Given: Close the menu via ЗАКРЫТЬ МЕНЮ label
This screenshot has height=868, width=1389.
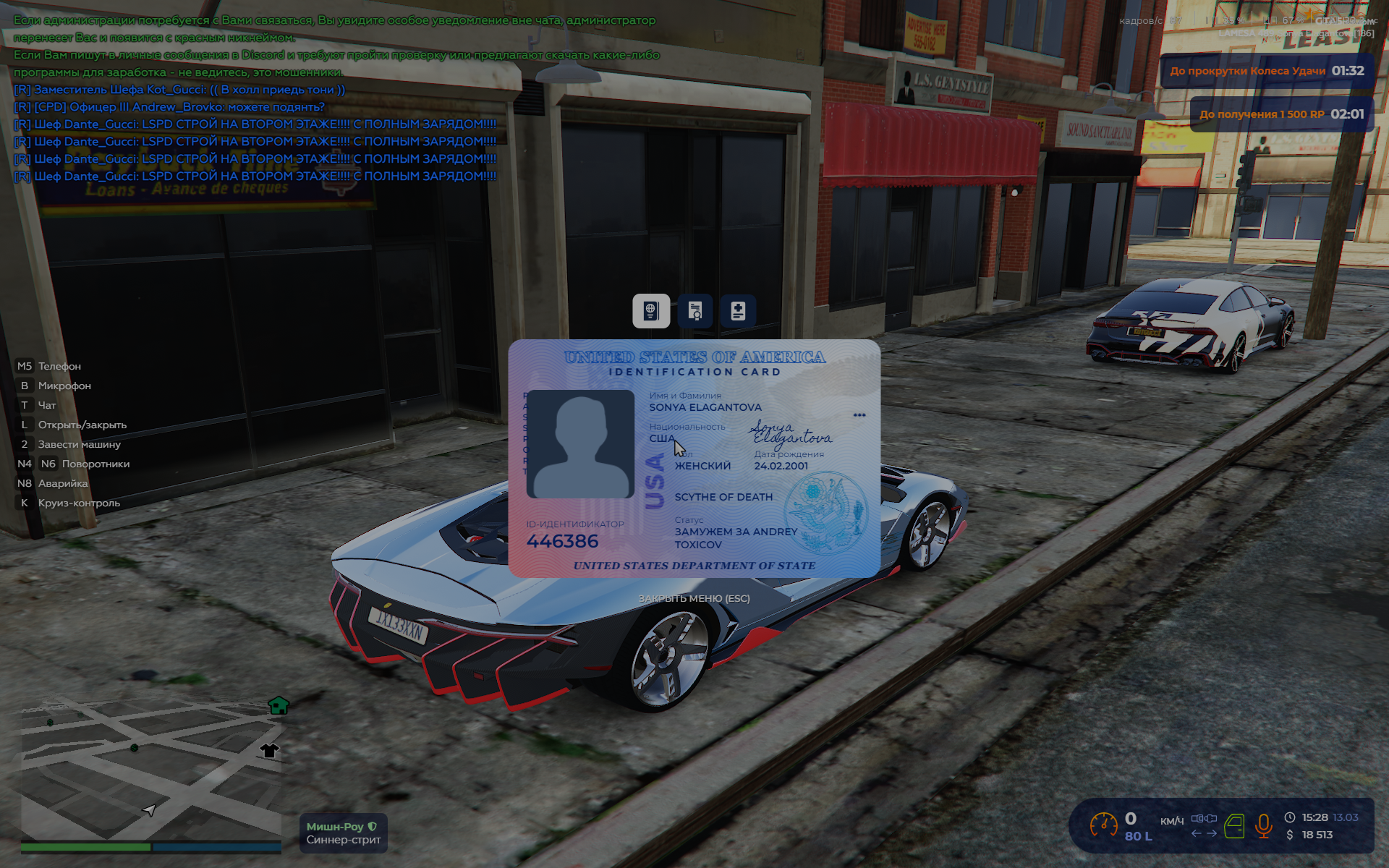Looking at the screenshot, I should click(694, 598).
